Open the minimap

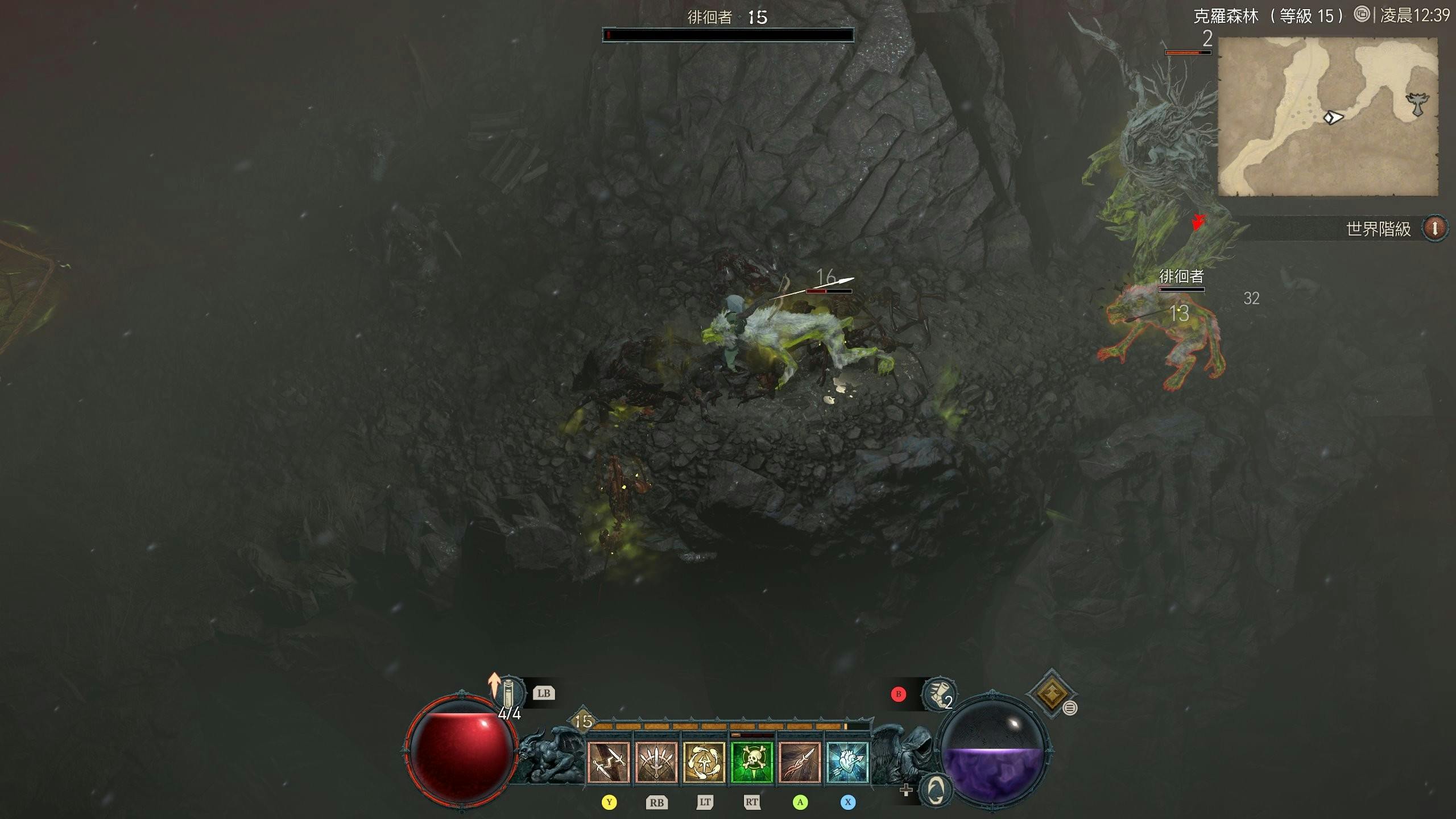[1327, 117]
